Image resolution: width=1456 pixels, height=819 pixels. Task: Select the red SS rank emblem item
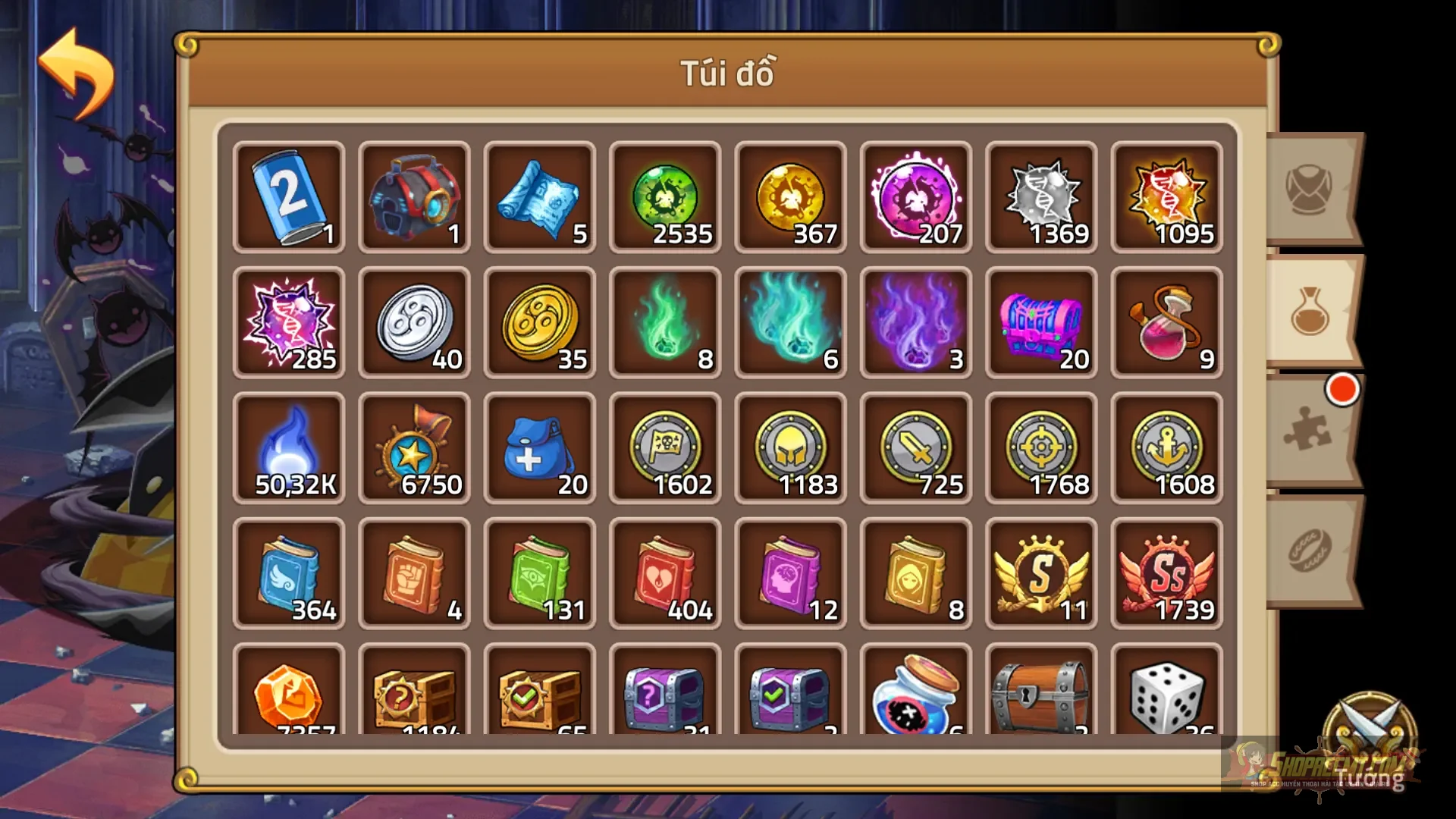(x=1166, y=574)
